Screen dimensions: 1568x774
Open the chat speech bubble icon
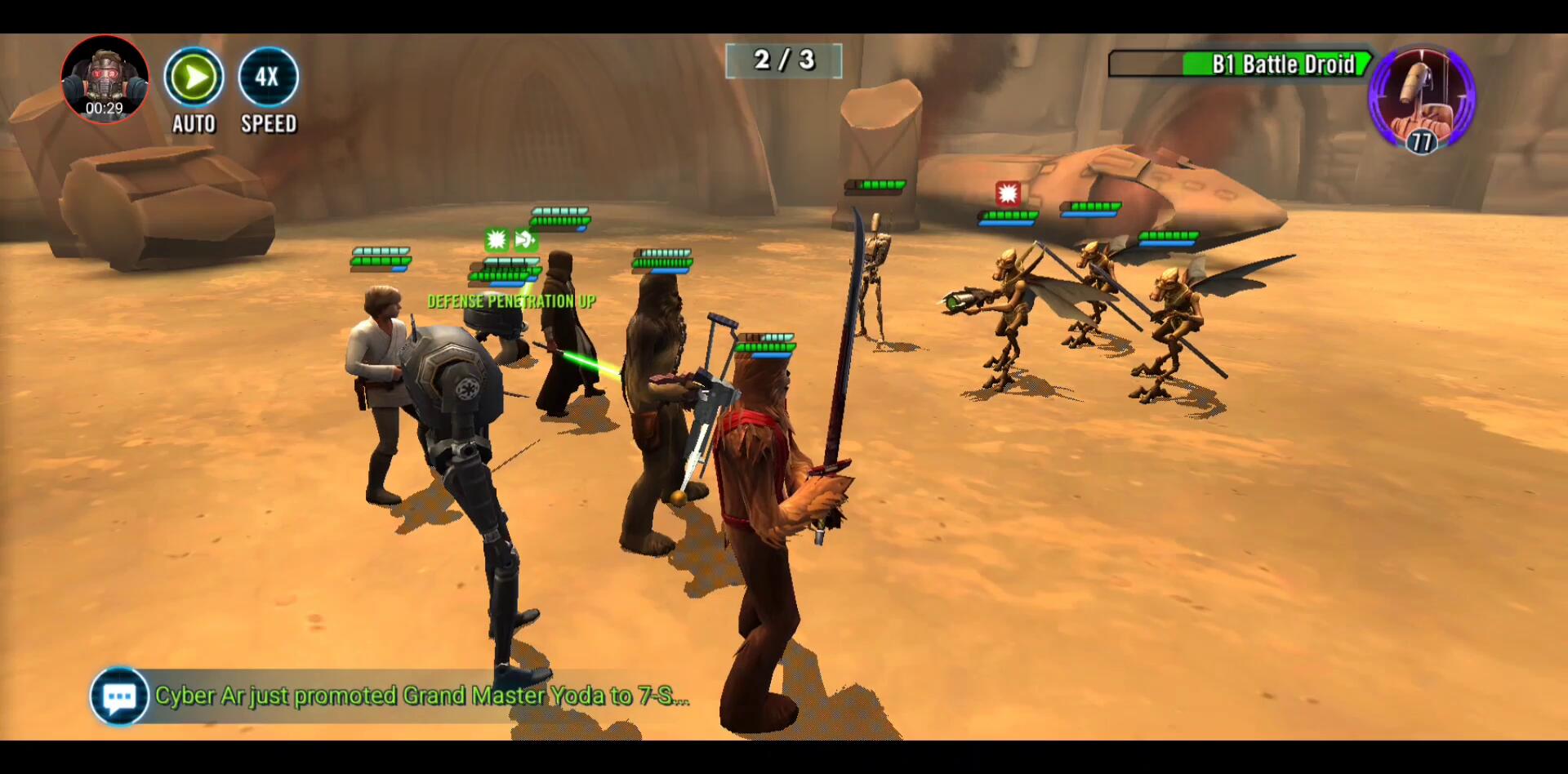[119, 696]
